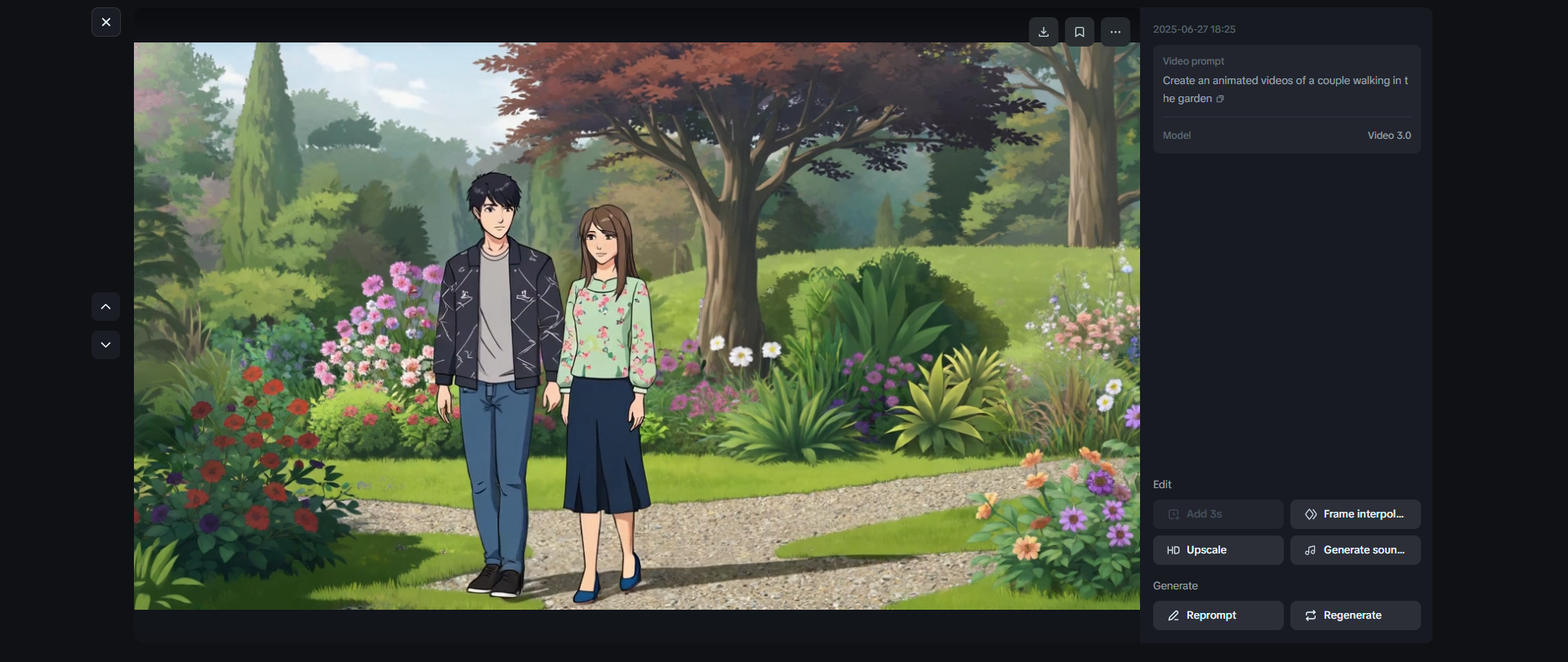Image resolution: width=1568 pixels, height=662 pixels.
Task: Choose Reprompt to edit the prompt
Action: (x=1218, y=615)
